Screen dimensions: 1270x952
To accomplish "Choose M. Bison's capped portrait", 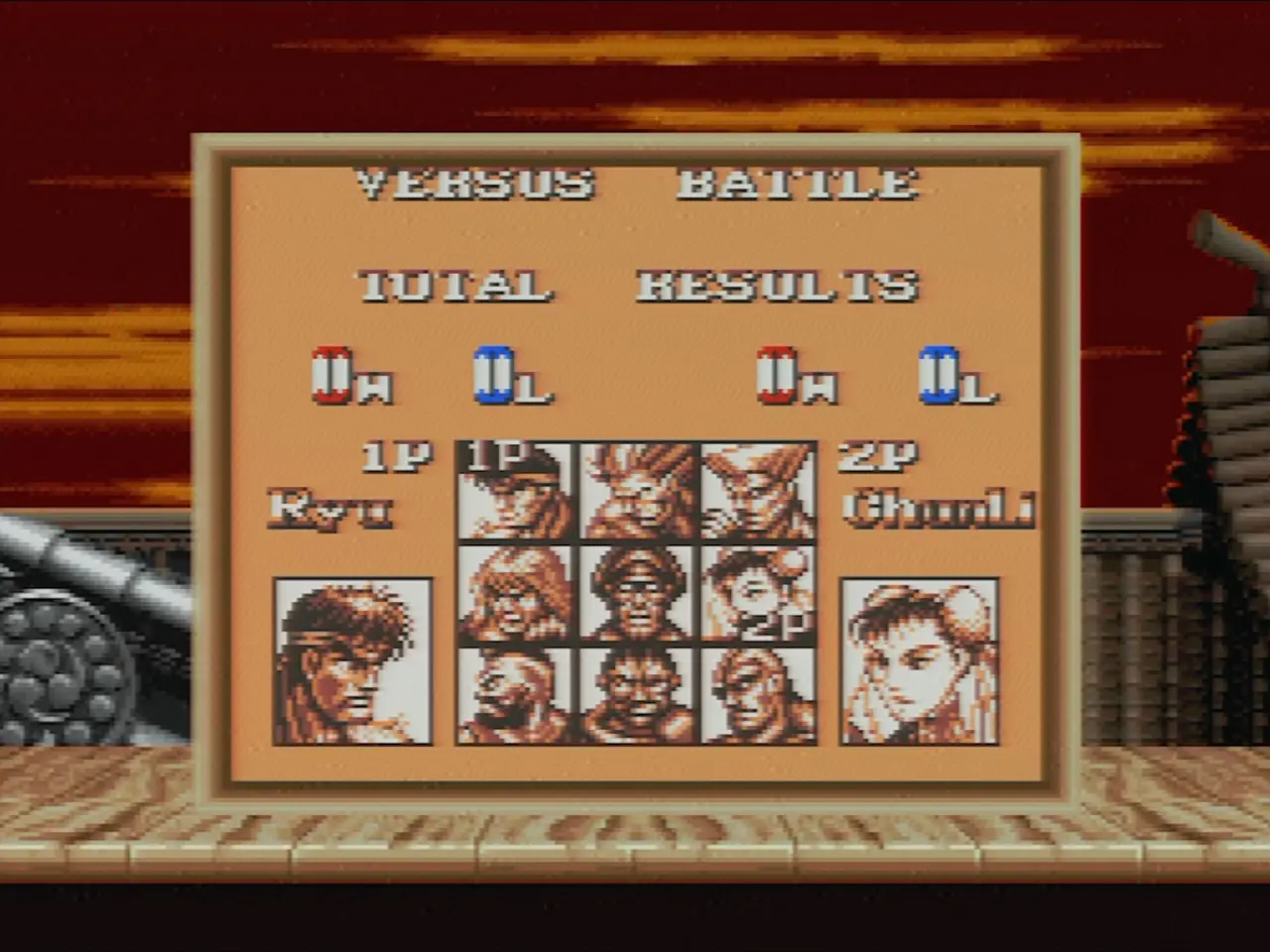I will 637,593.
